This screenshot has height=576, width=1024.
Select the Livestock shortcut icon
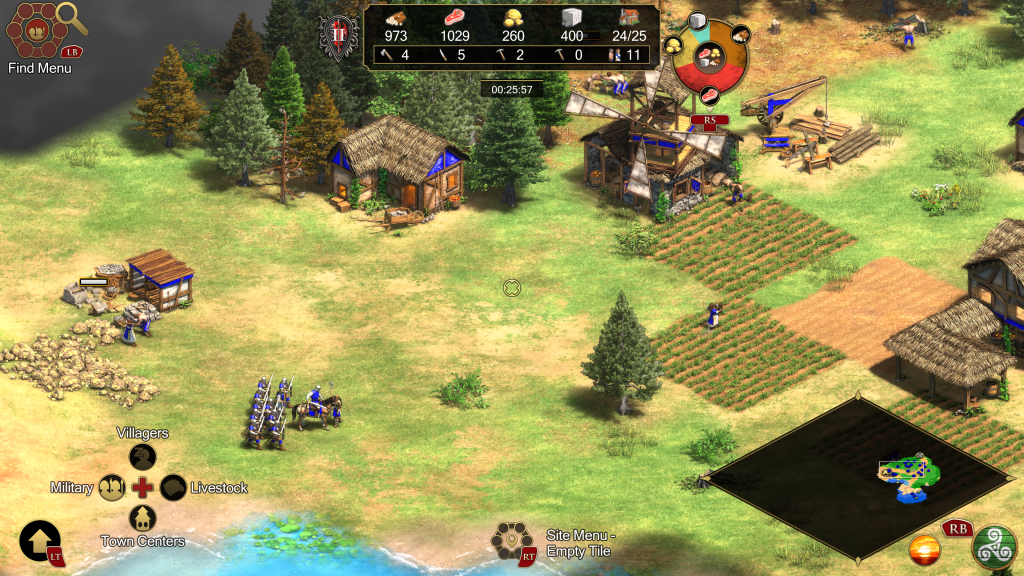[x=173, y=488]
